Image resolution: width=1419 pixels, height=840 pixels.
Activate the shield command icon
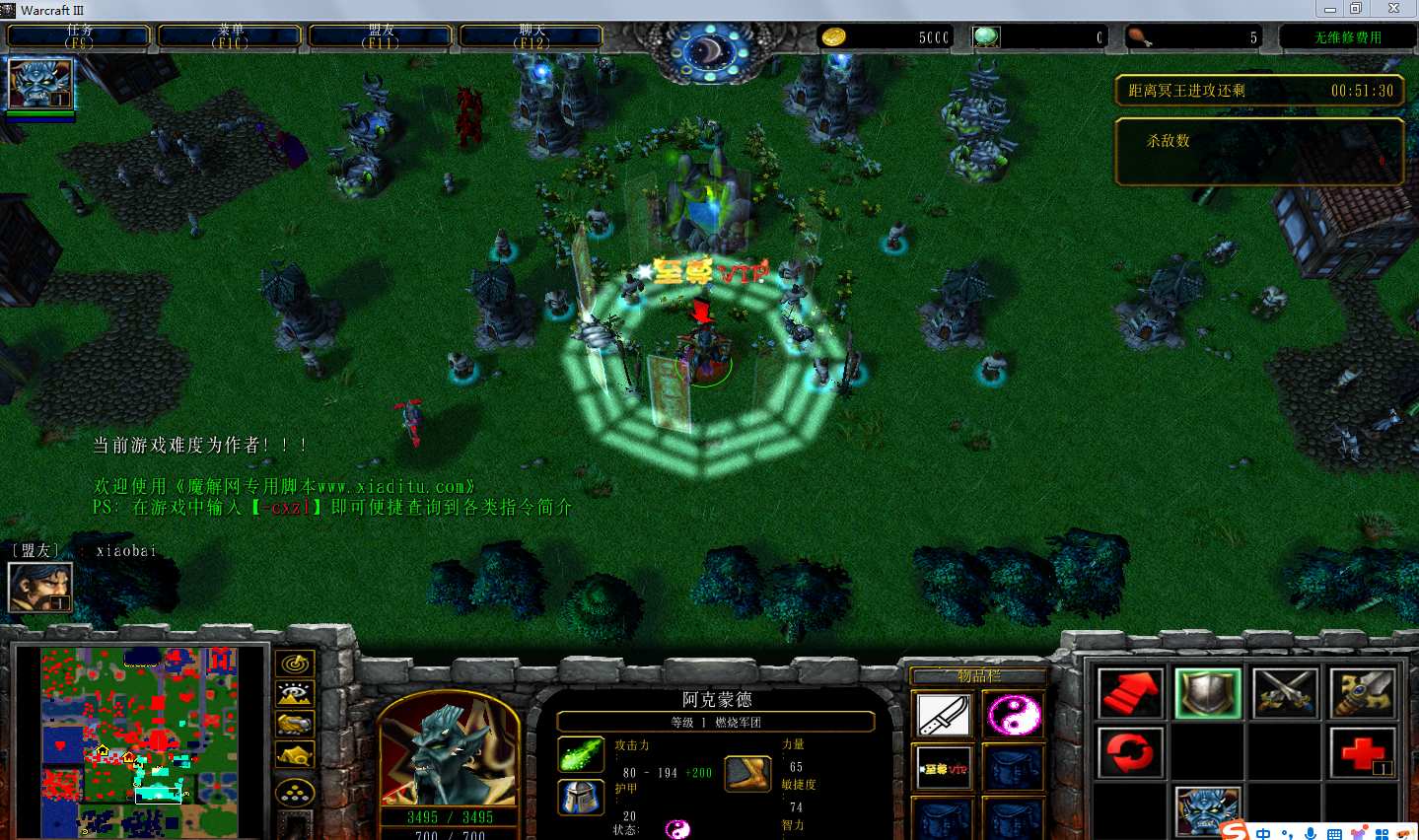[1208, 693]
